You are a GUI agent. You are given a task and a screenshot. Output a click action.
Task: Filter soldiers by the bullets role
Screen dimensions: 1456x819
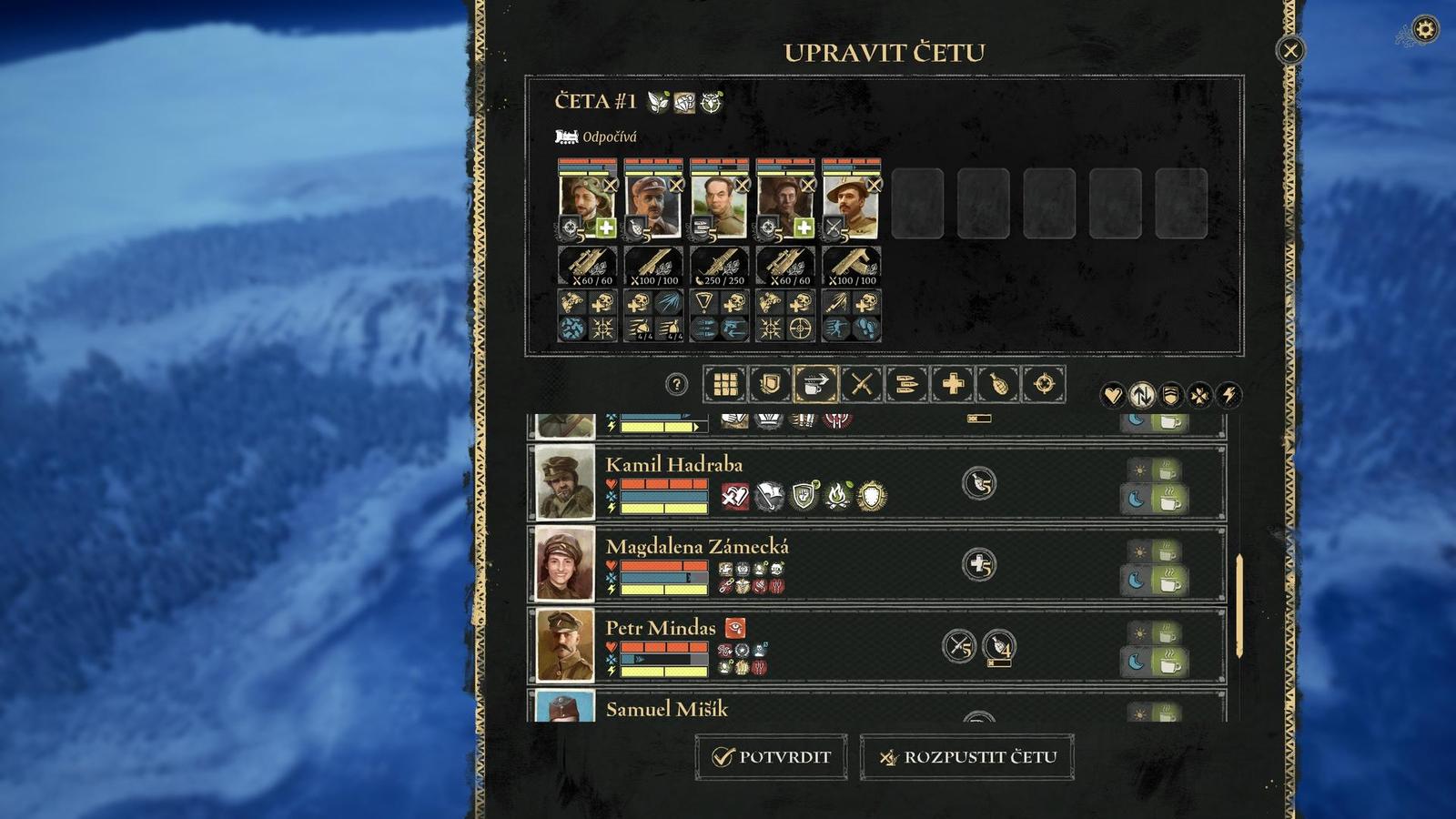point(907,385)
